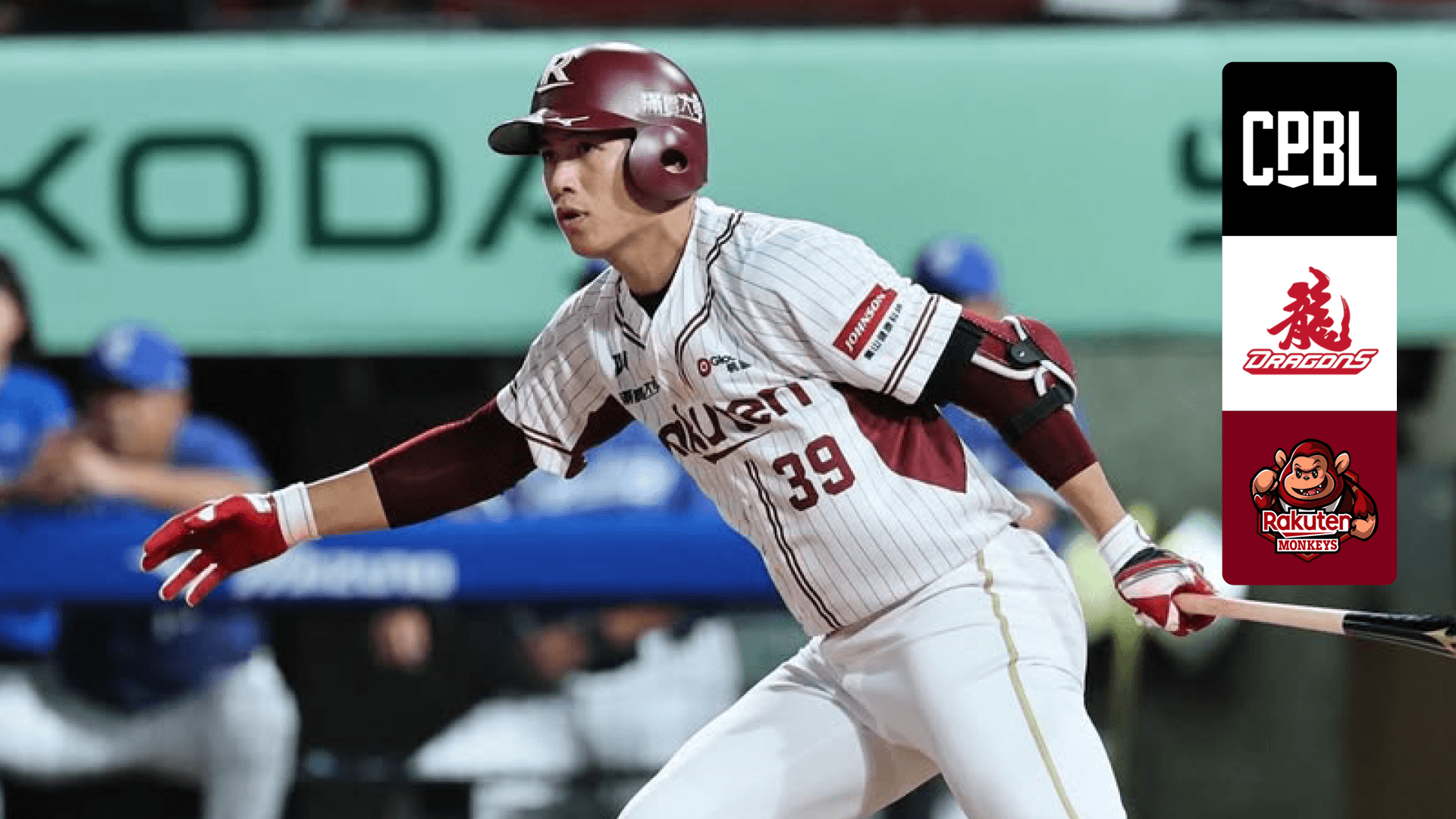
Task: Select the CPBL league logo tile
Action: [x=1309, y=149]
